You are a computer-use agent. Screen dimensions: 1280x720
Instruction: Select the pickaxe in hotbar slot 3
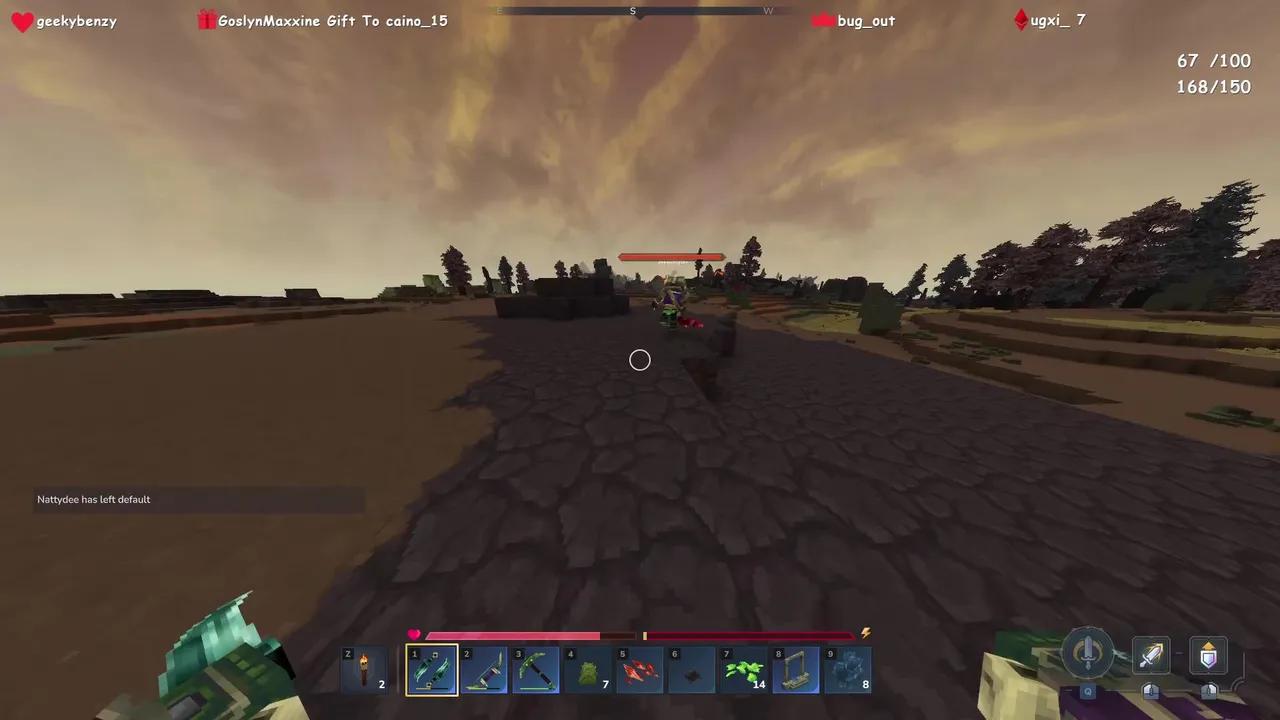pyautogui.click(x=535, y=669)
